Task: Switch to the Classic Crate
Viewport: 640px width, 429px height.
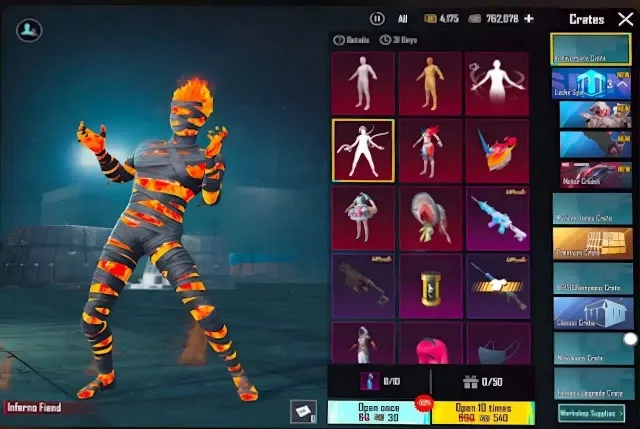Action: pyautogui.click(x=592, y=312)
